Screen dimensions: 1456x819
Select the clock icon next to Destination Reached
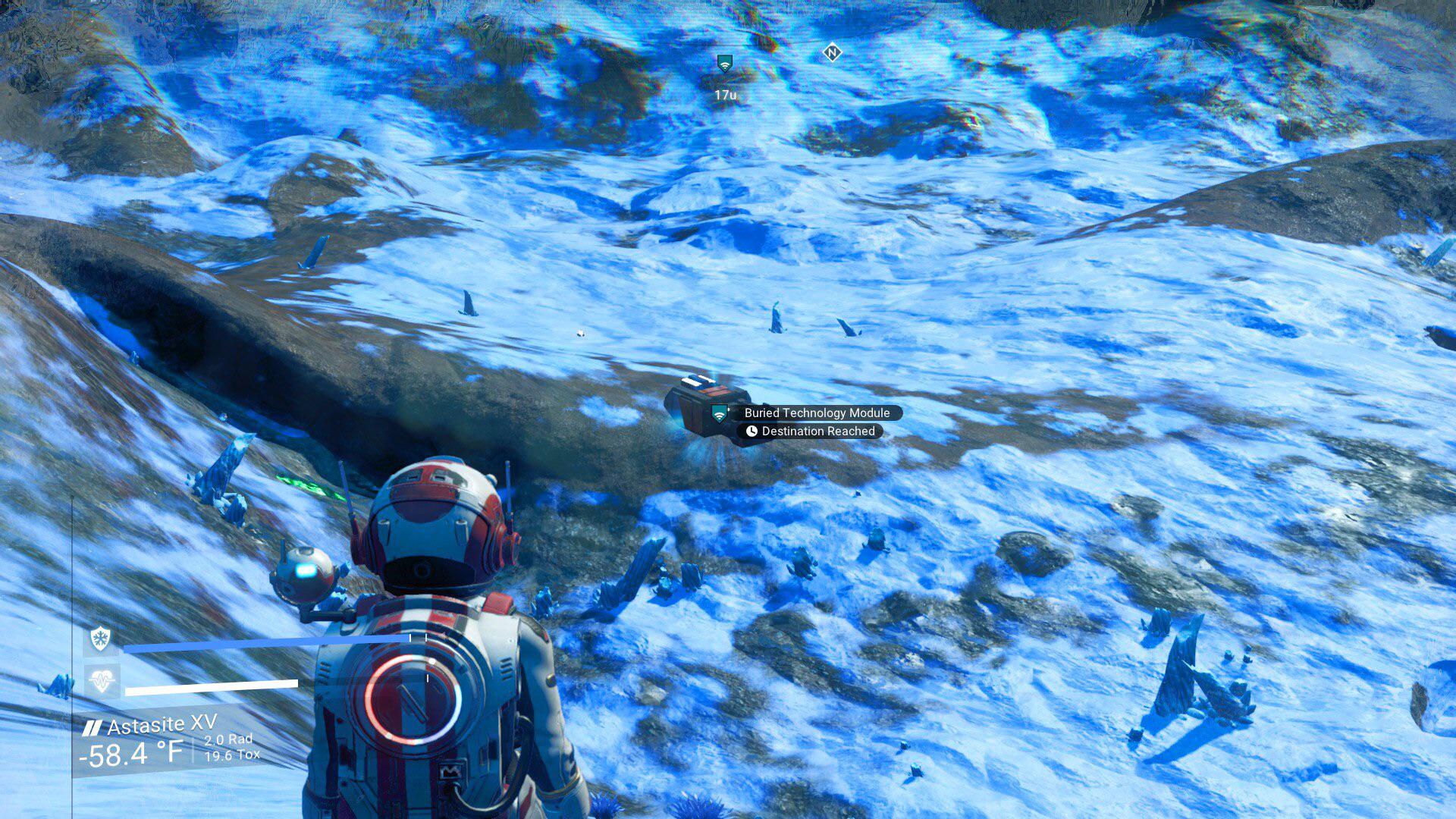[x=752, y=431]
